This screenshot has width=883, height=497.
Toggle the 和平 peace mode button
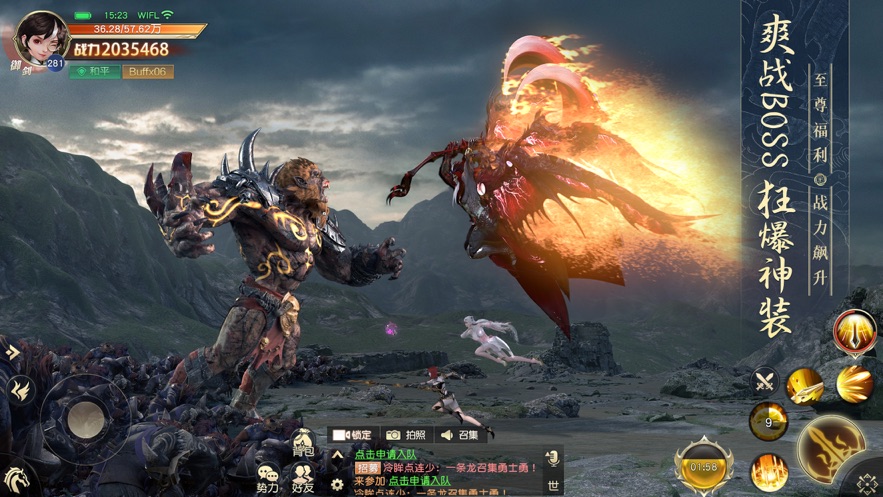tap(94, 72)
